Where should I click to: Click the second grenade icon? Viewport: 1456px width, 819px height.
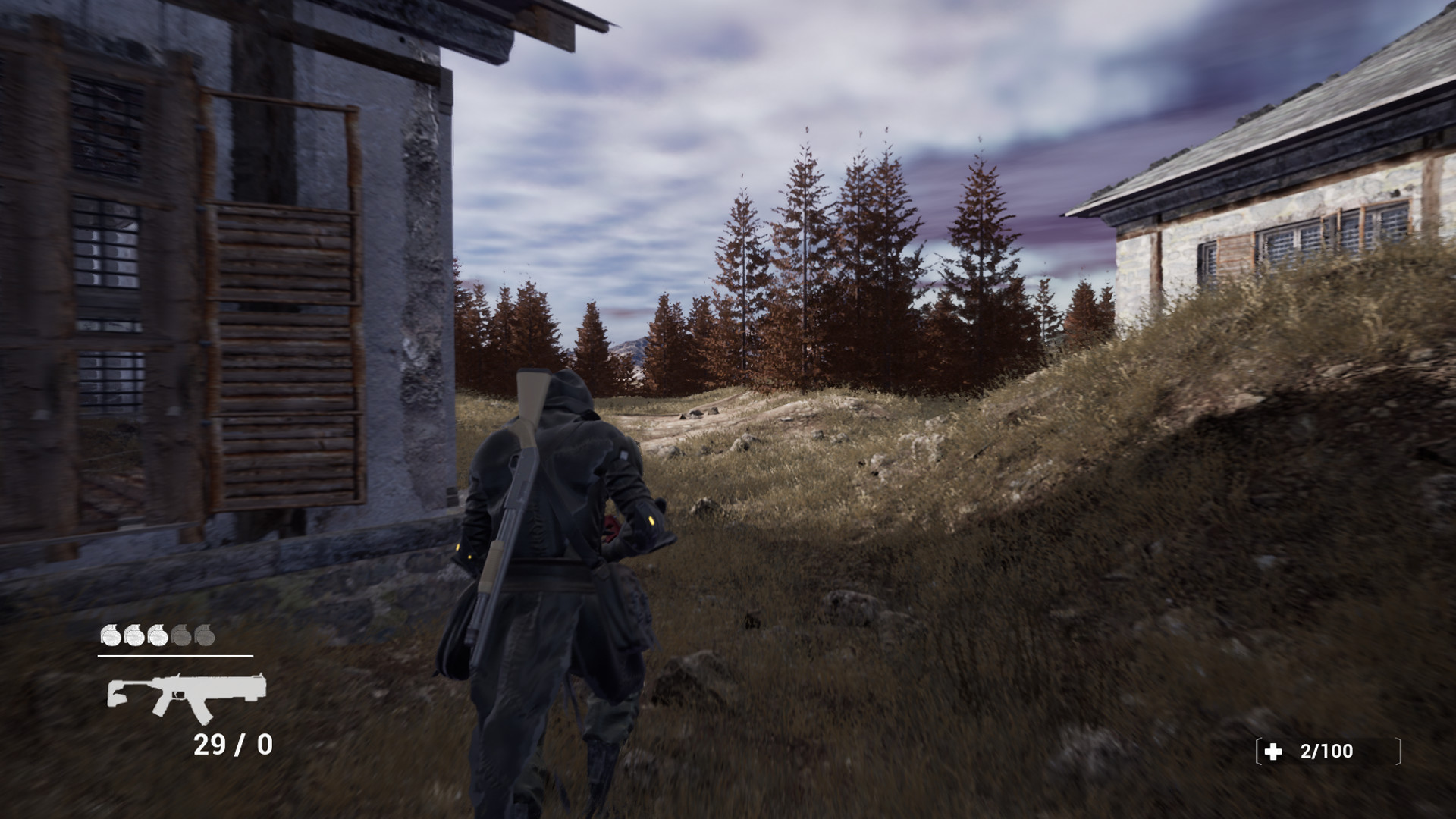coord(133,635)
